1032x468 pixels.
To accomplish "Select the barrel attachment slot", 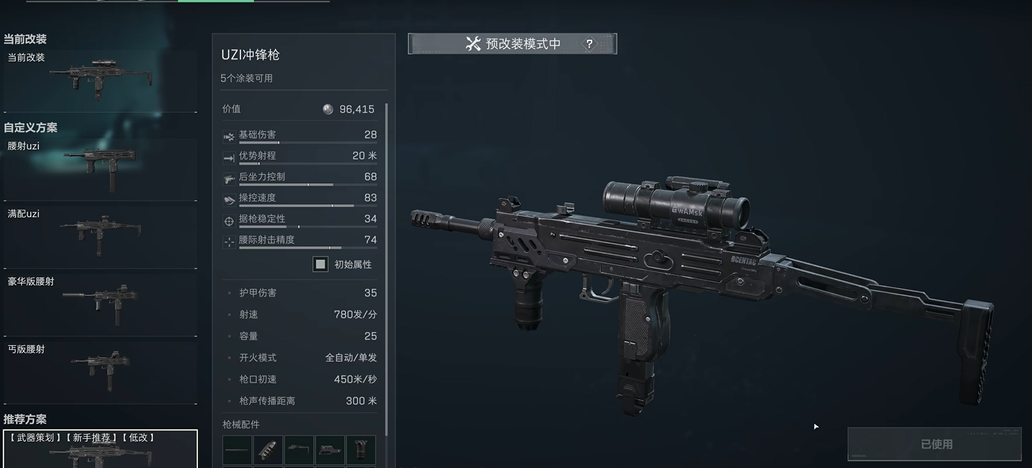I will click(237, 450).
